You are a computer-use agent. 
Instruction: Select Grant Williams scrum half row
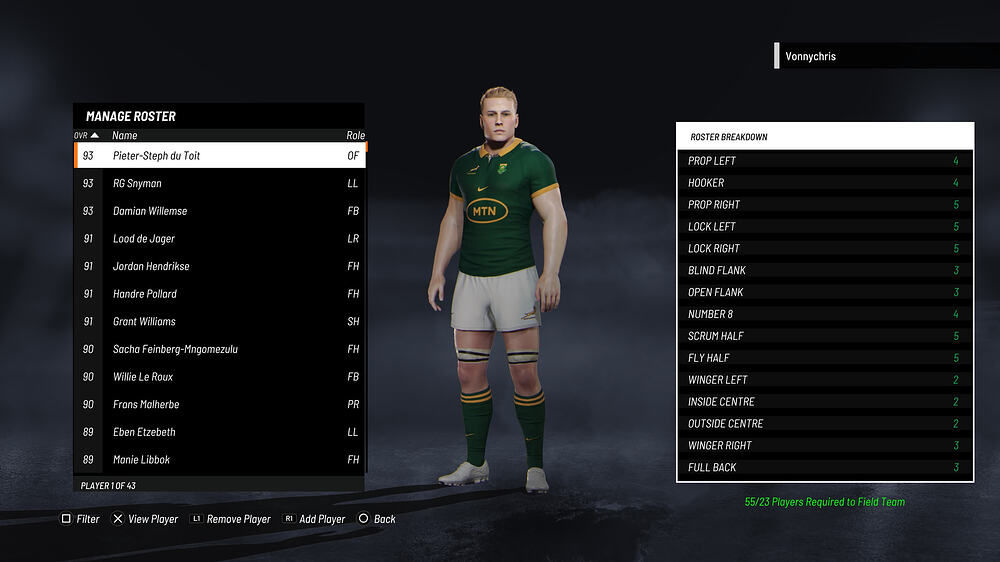click(220, 322)
